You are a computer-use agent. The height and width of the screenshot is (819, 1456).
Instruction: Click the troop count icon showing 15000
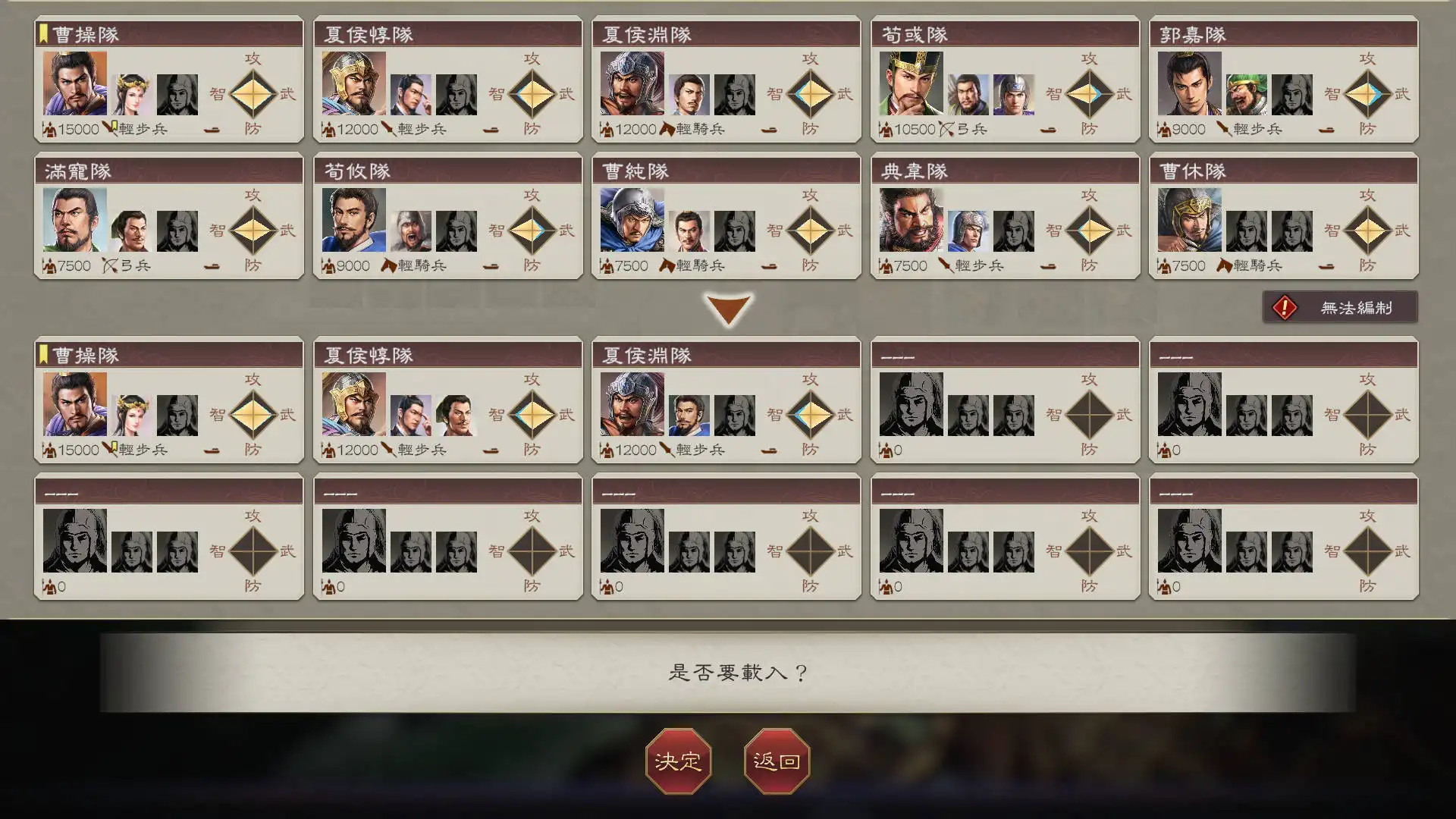click(49, 129)
